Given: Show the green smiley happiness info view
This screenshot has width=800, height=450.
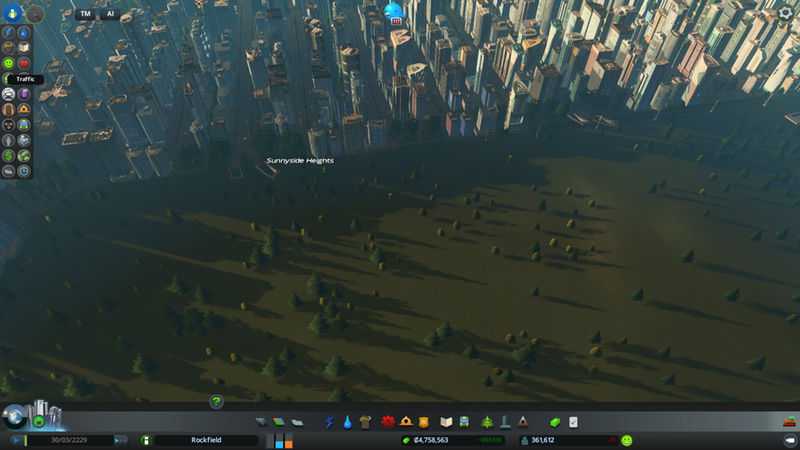Looking at the screenshot, I should (x=9, y=62).
